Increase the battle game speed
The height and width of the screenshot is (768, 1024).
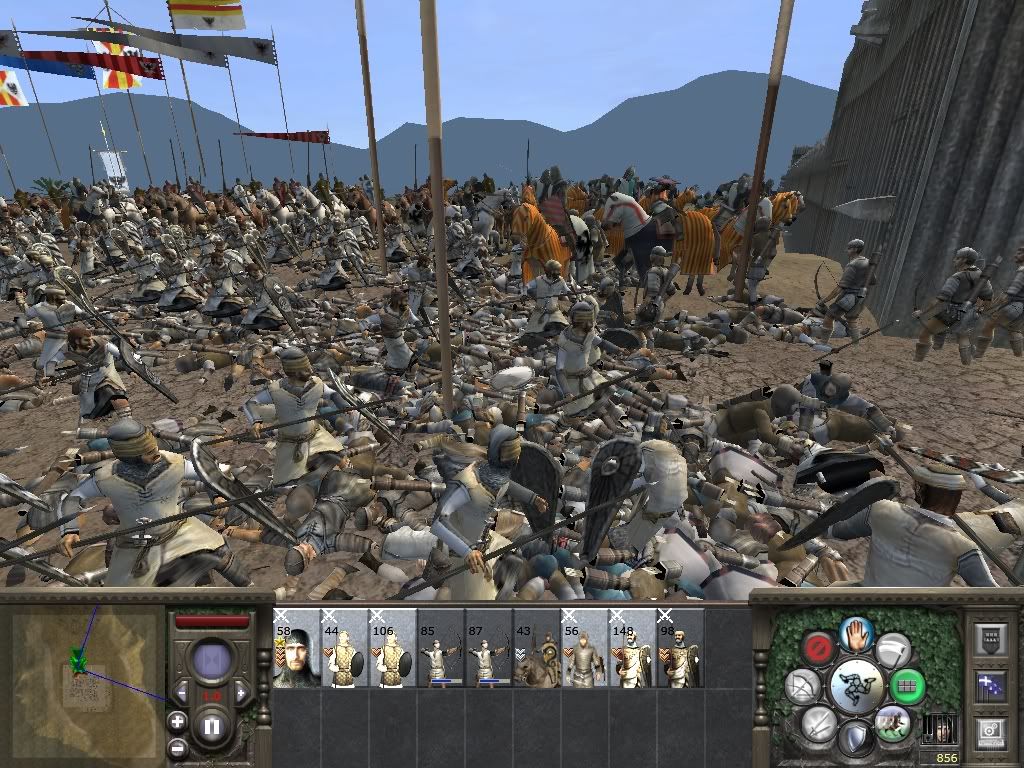point(240,693)
